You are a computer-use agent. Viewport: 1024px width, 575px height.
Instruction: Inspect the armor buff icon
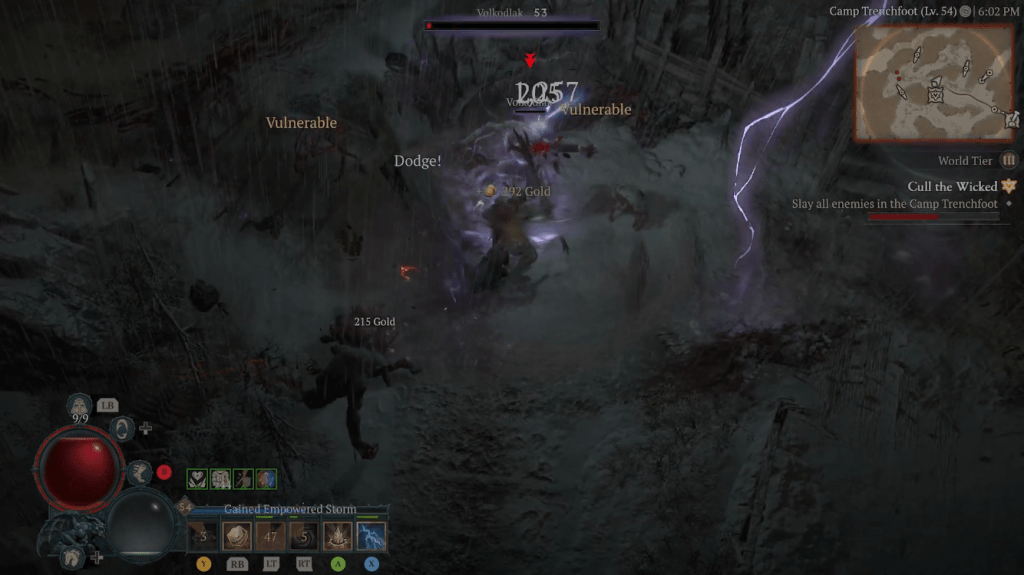[x=220, y=479]
